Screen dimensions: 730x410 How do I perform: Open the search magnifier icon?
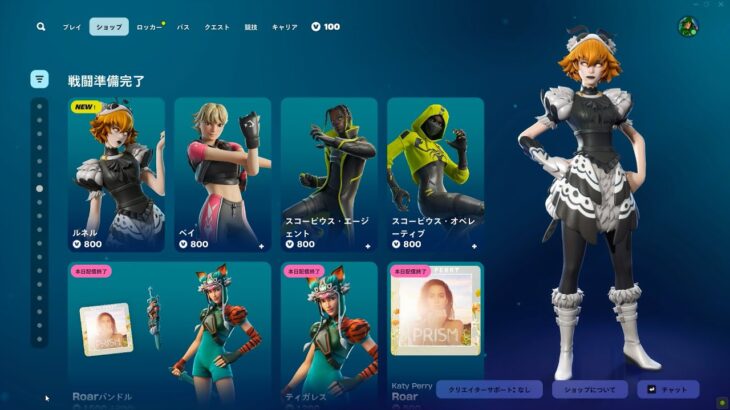tap(41, 27)
